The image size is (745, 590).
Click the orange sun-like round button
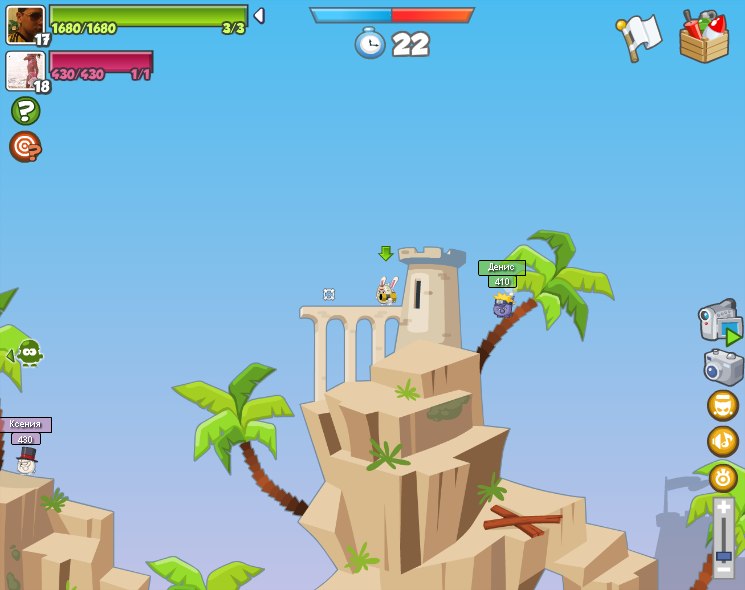pyautogui.click(x=722, y=477)
